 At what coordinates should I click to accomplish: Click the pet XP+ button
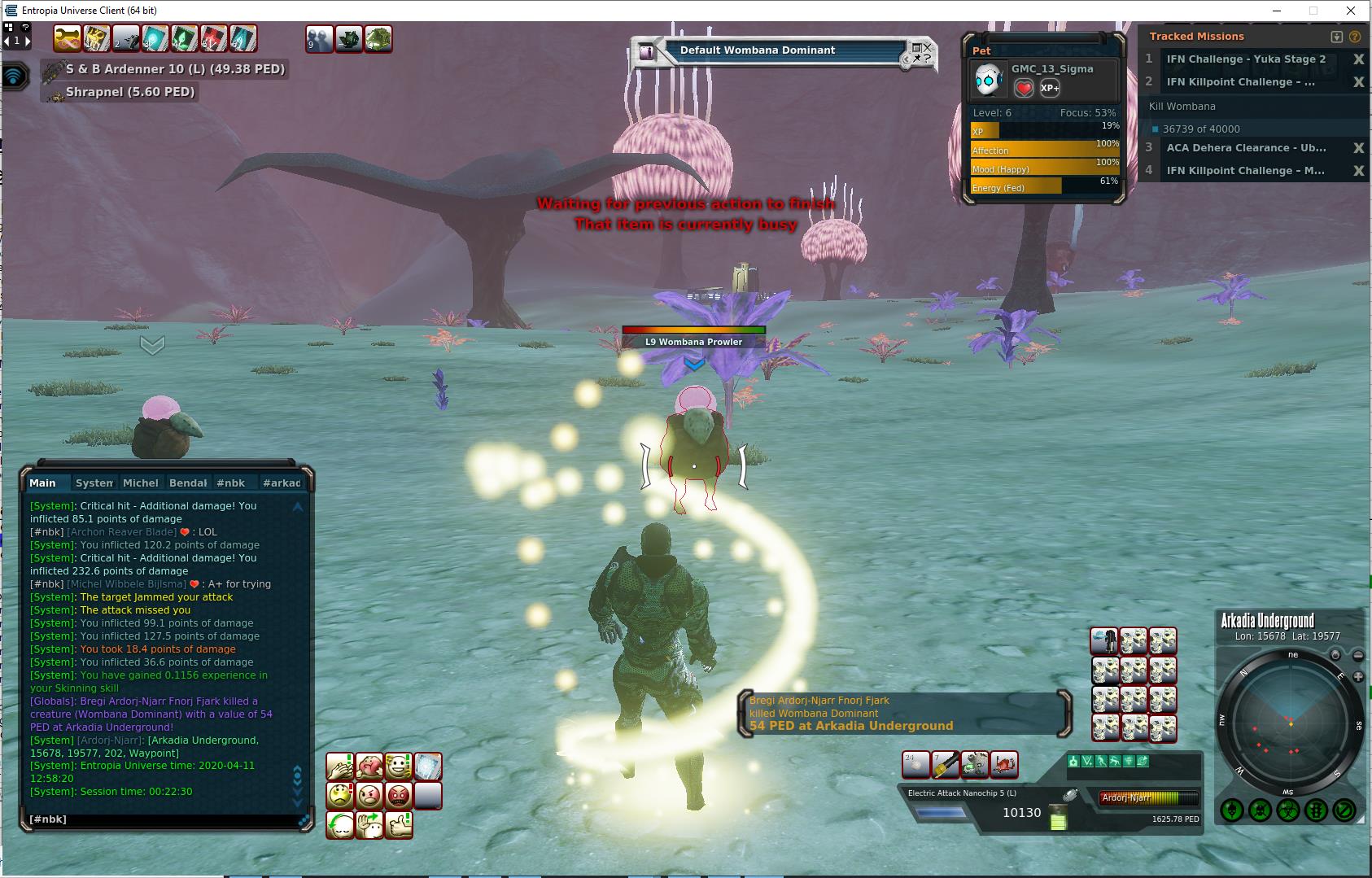(1050, 88)
